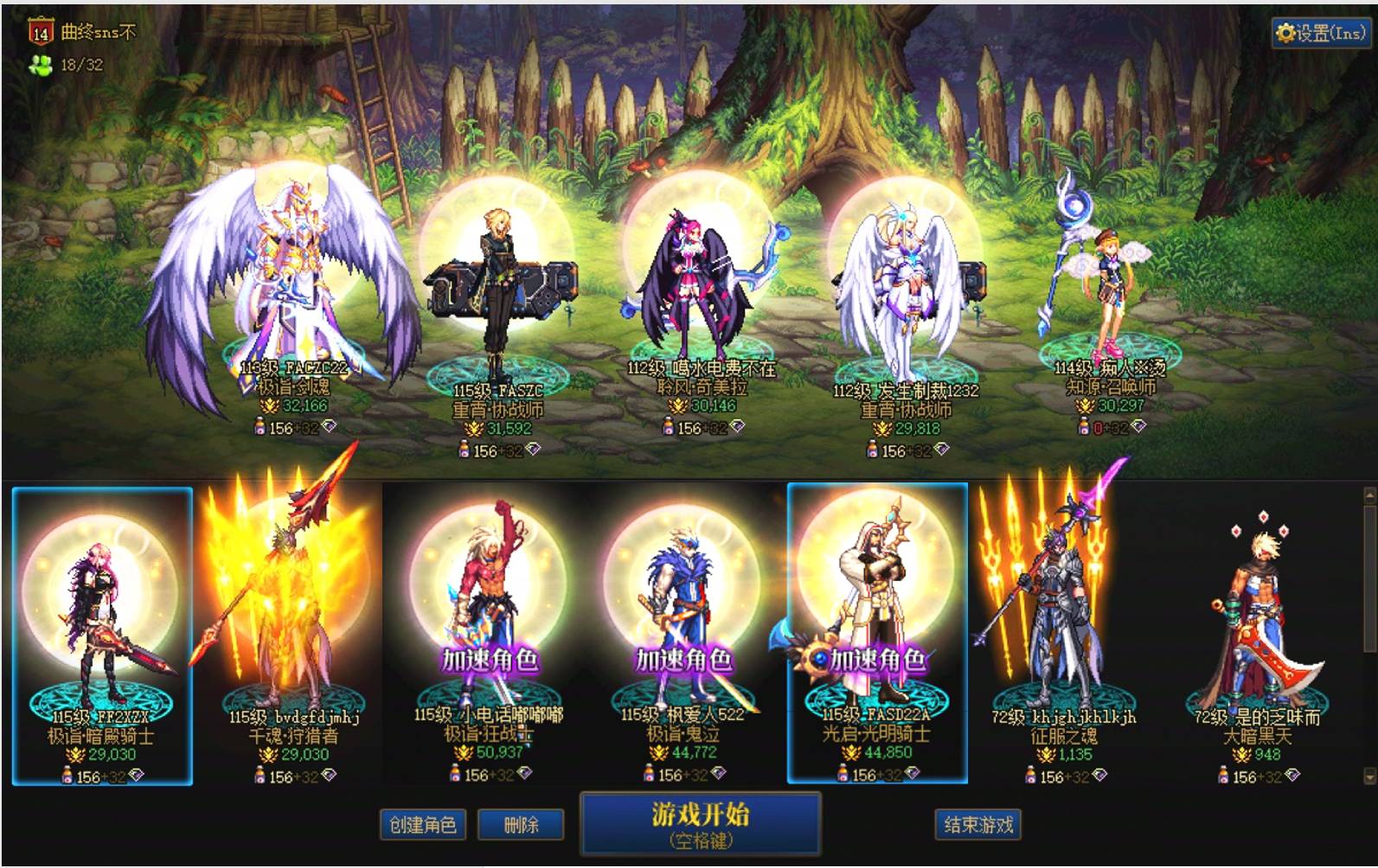The height and width of the screenshot is (868, 1378).
Task: Click the 删除 delete button
Action: coord(521,825)
